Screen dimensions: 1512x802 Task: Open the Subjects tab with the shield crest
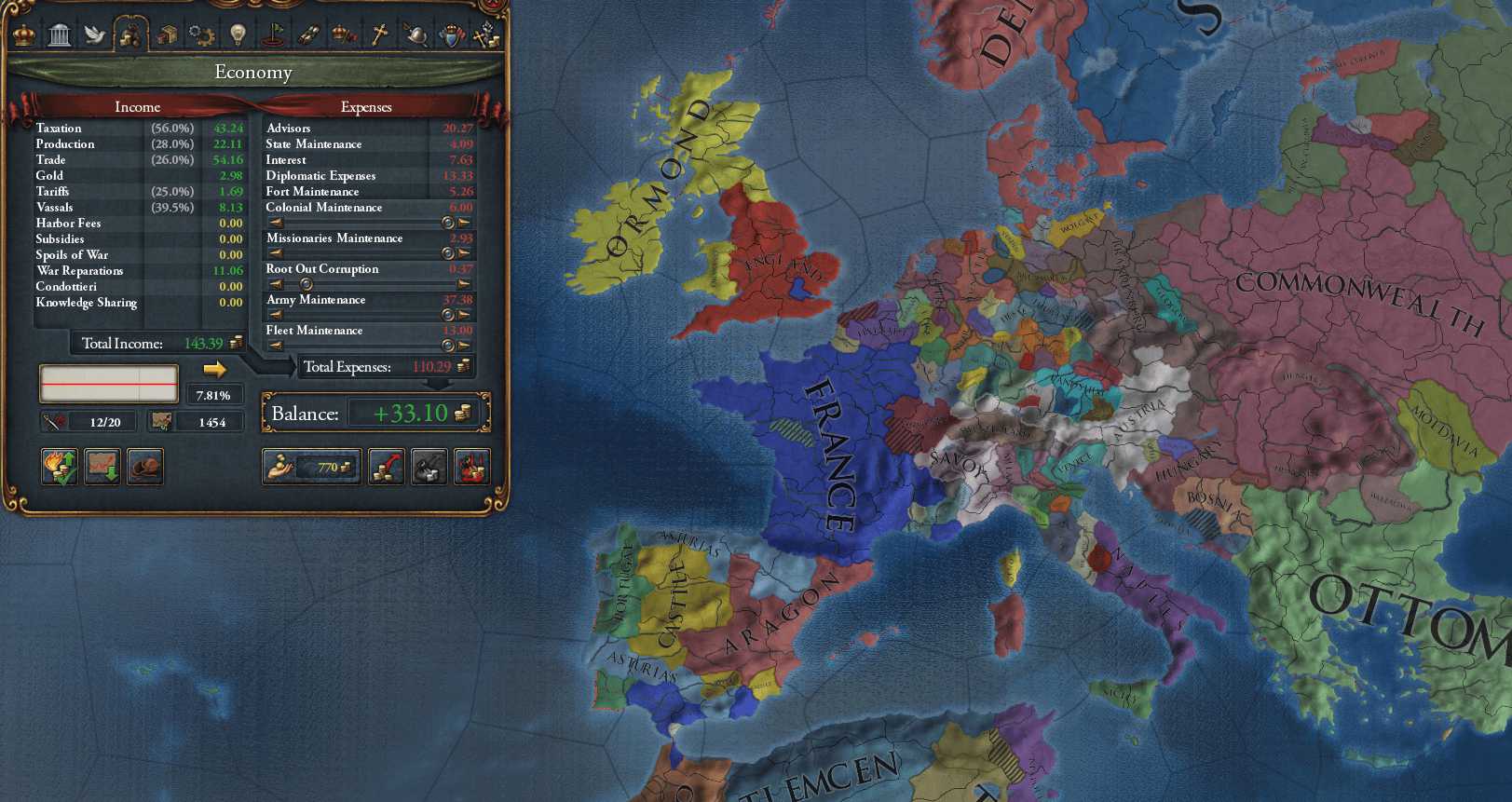click(452, 35)
